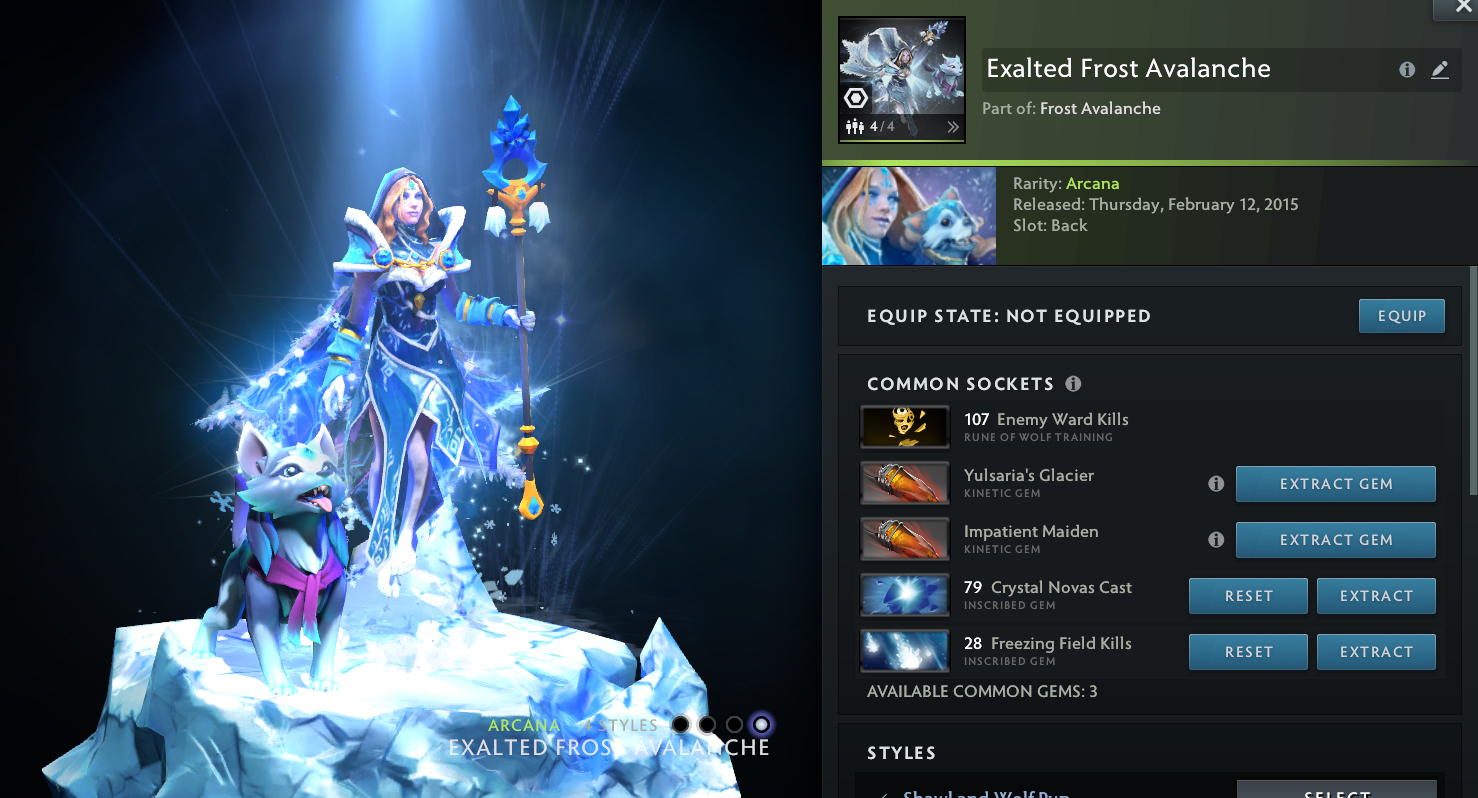
Task: Extract the Impatient Maiden kinetic gem
Action: coord(1335,540)
